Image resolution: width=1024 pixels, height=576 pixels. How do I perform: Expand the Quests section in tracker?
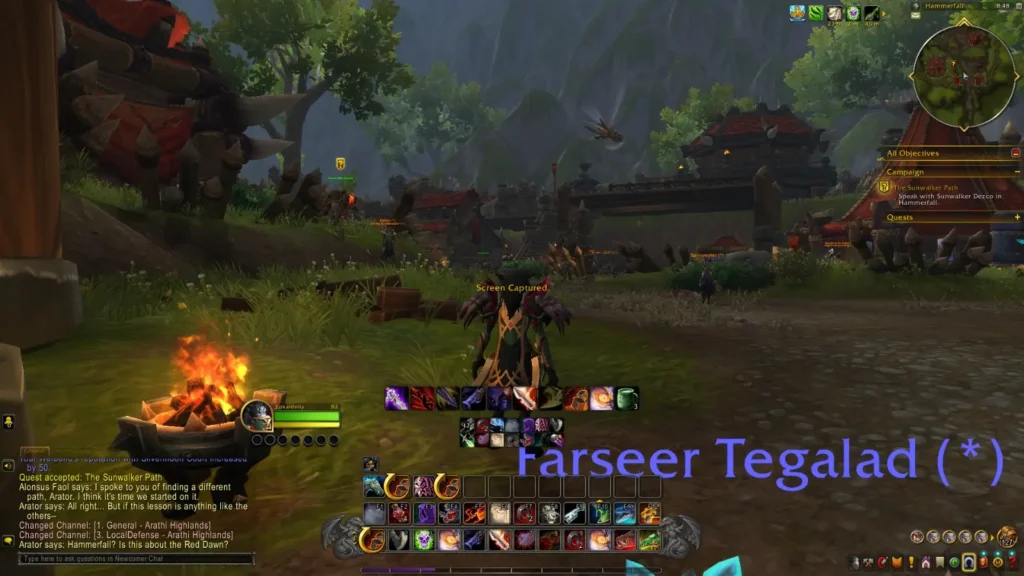(x=1016, y=217)
